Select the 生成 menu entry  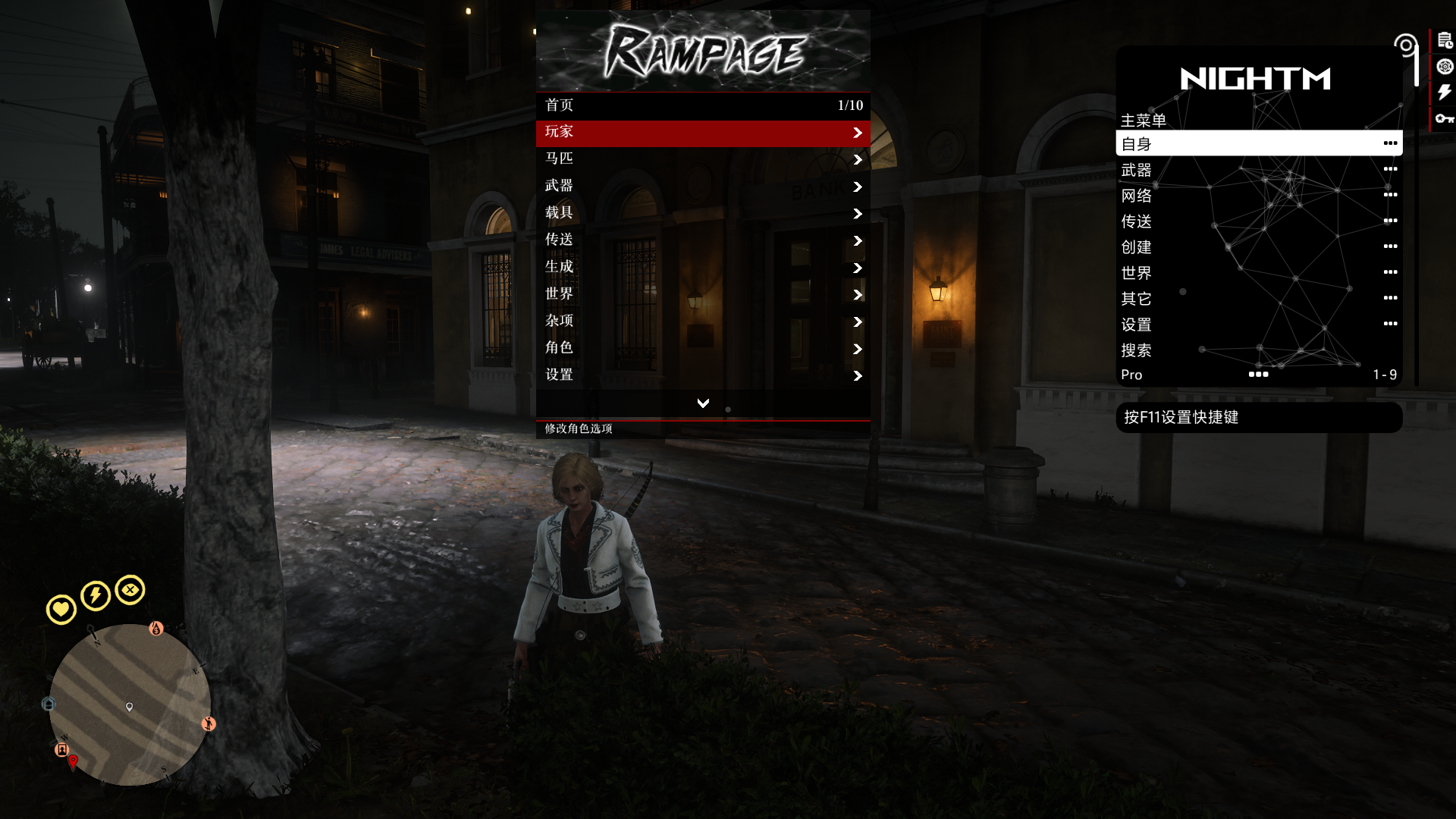[702, 268]
